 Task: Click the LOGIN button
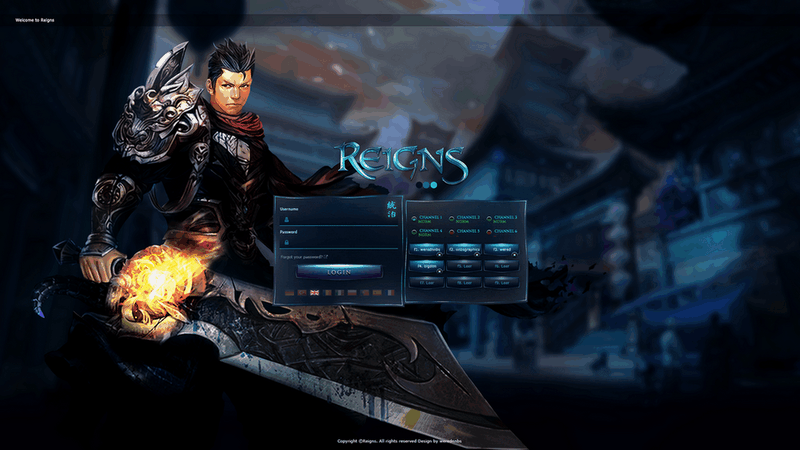tap(339, 272)
